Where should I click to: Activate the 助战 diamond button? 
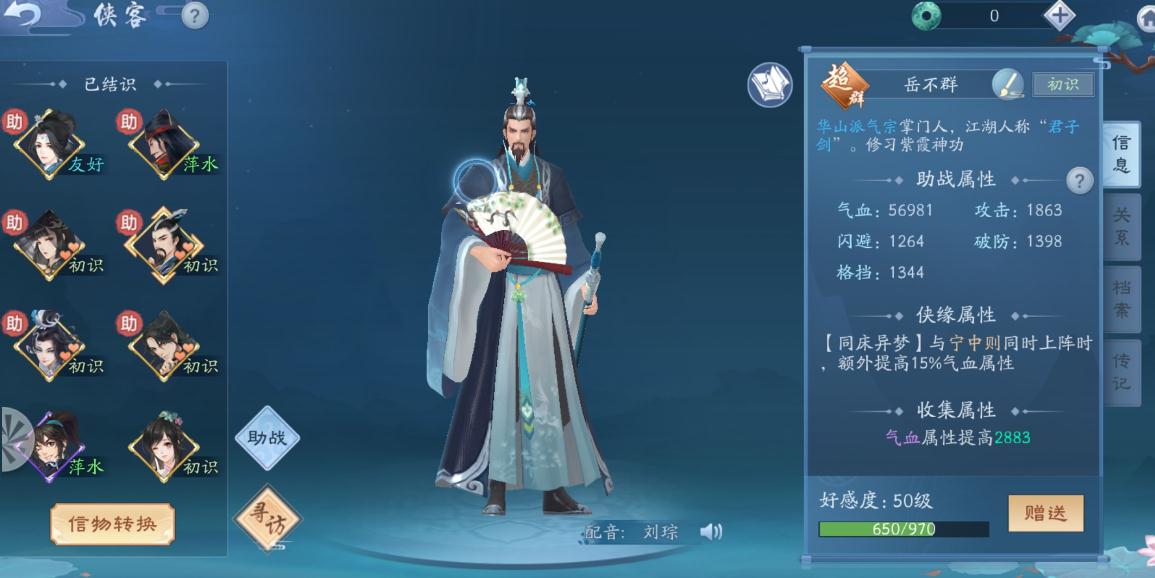coord(267,437)
